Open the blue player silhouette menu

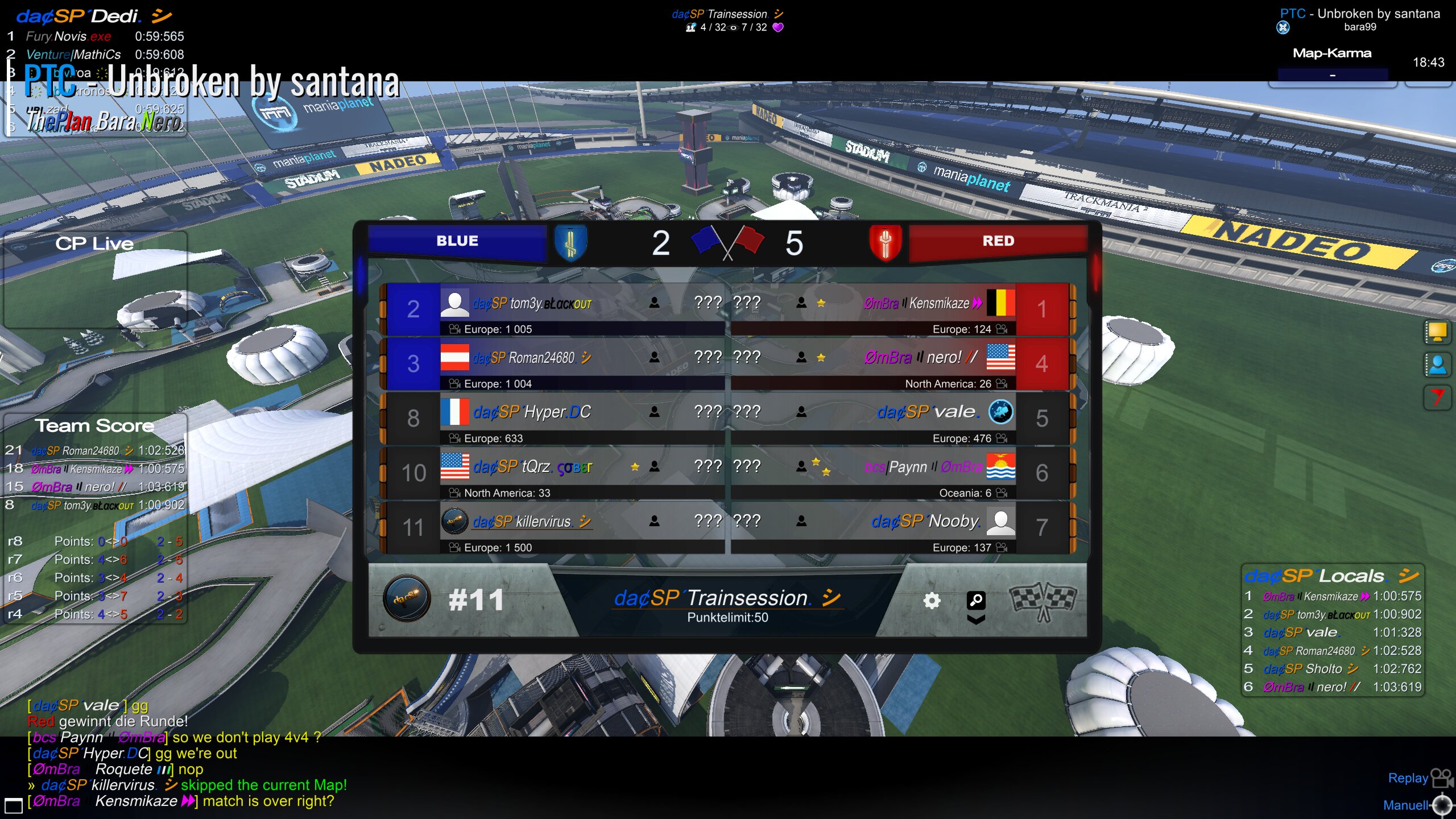pos(1437,365)
